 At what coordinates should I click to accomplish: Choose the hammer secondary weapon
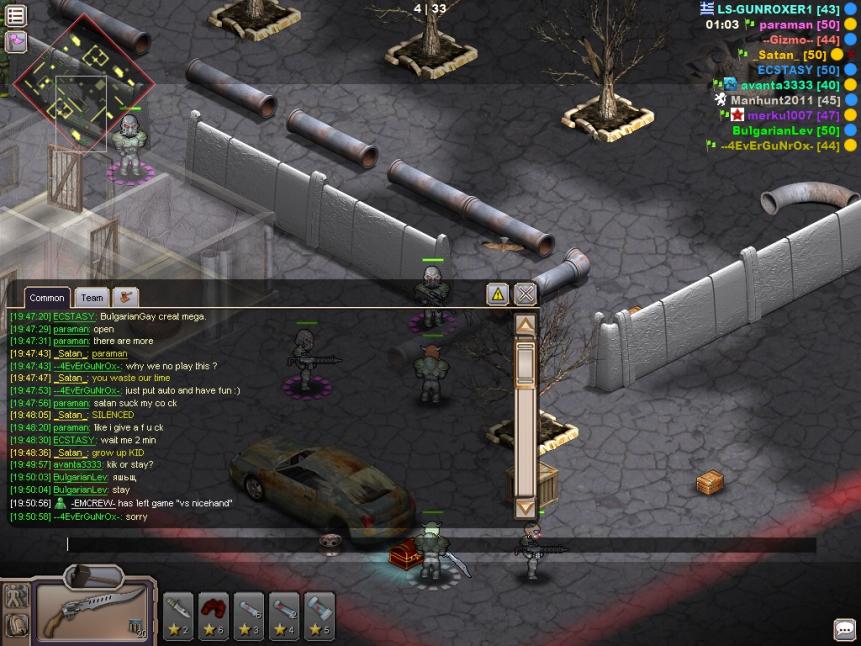point(94,576)
